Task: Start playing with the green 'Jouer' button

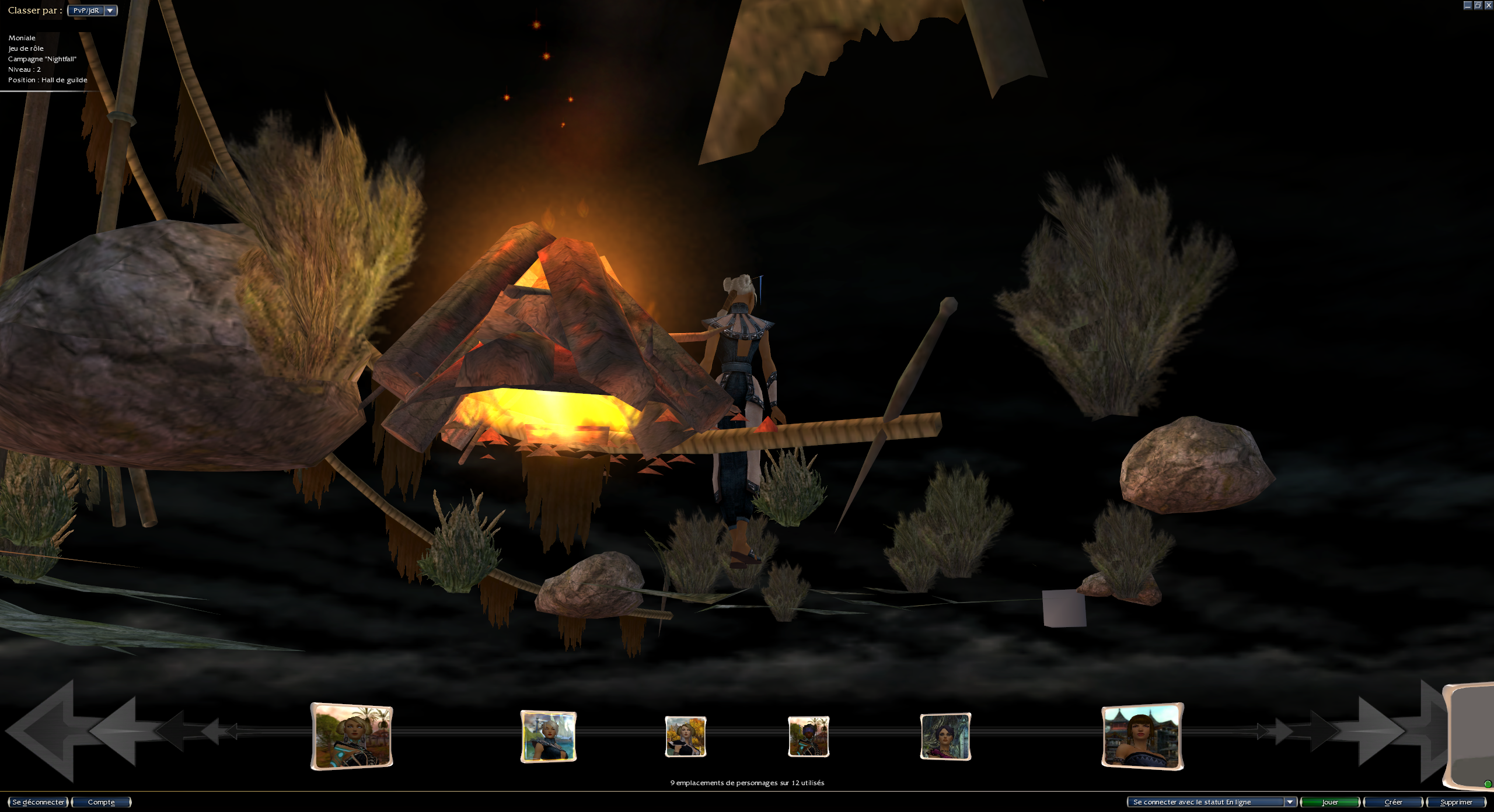Action: (1329, 802)
